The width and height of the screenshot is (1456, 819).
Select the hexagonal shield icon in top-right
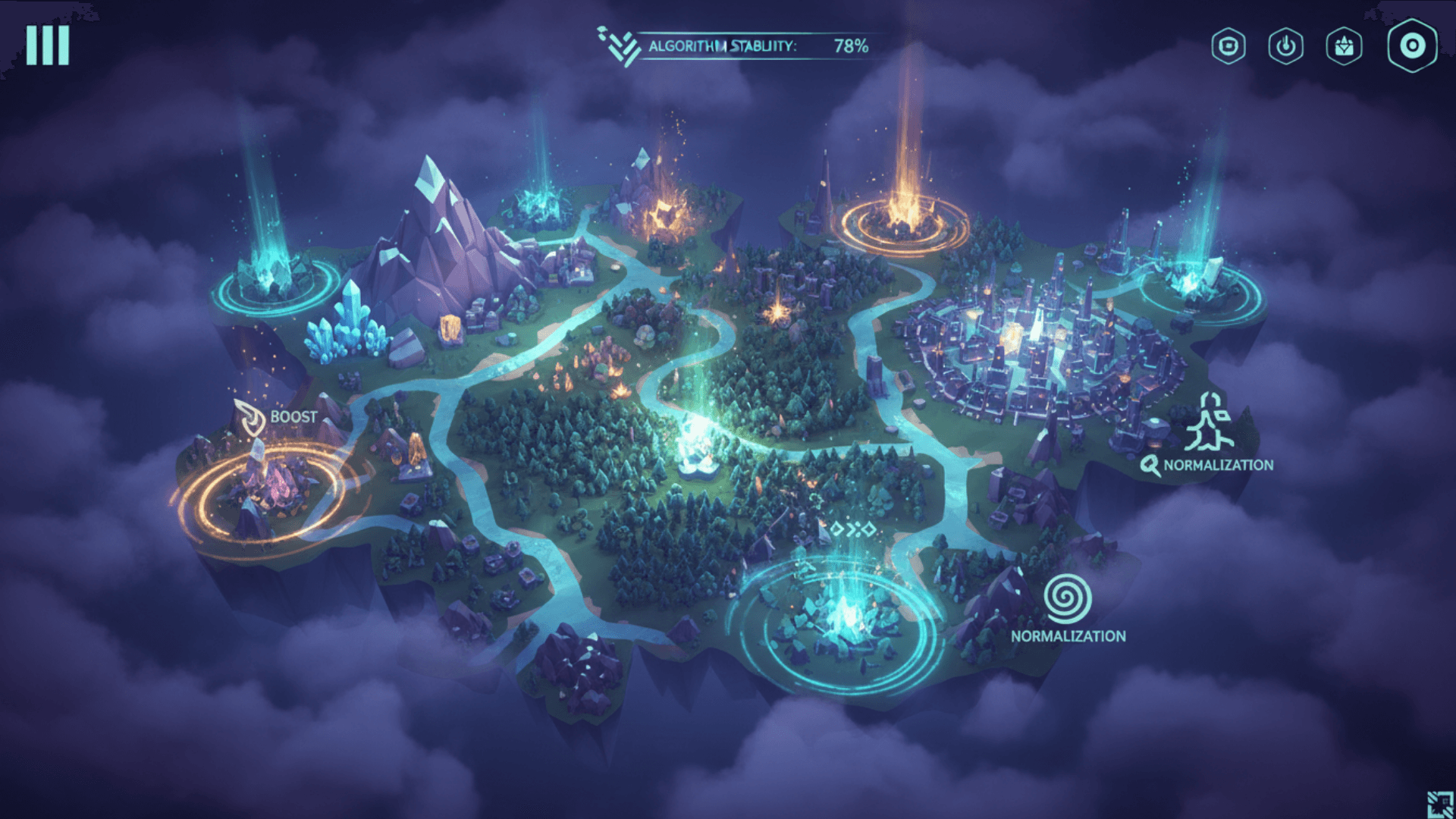[x=1228, y=47]
